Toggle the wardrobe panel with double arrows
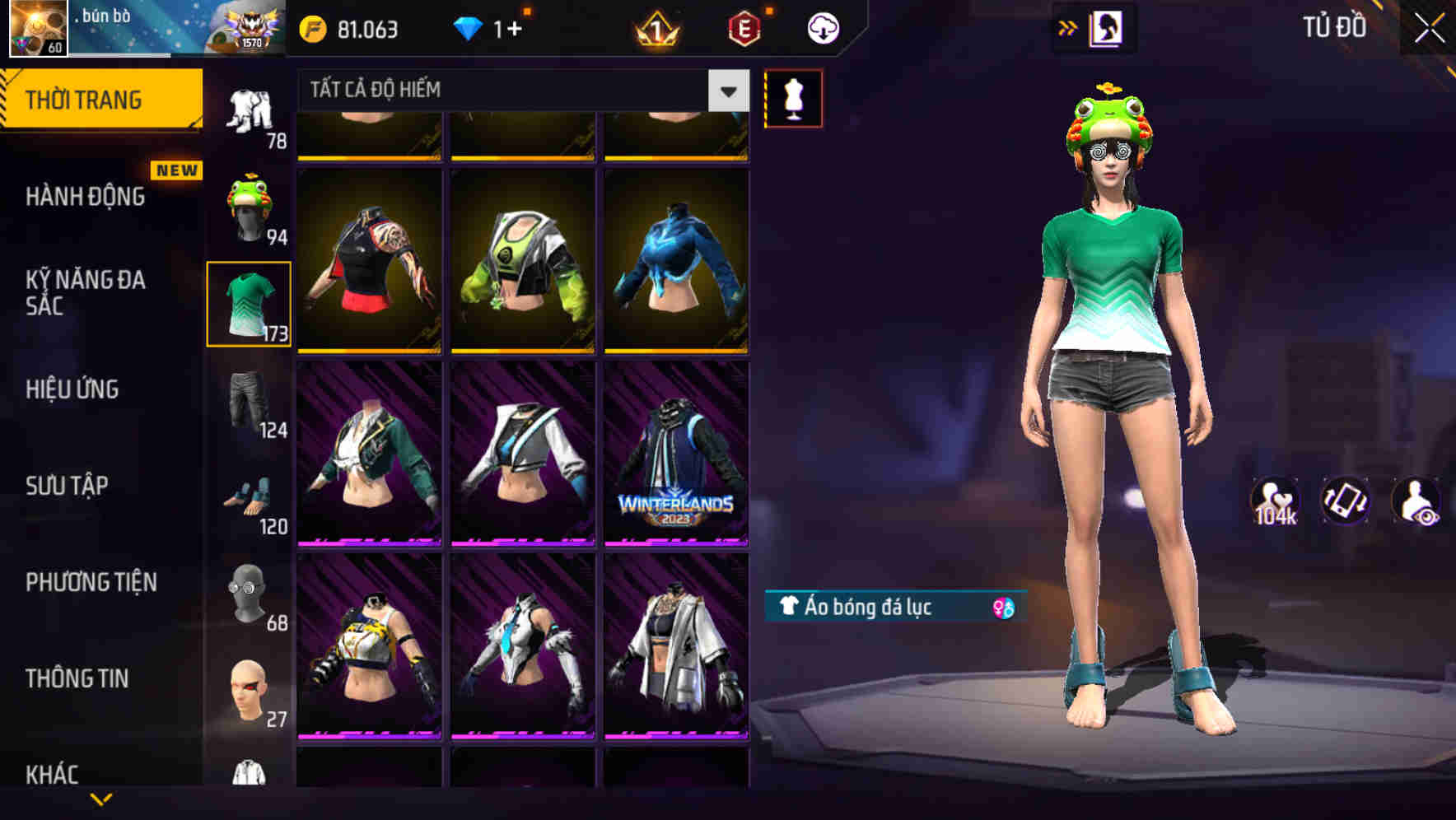 pos(1068,26)
